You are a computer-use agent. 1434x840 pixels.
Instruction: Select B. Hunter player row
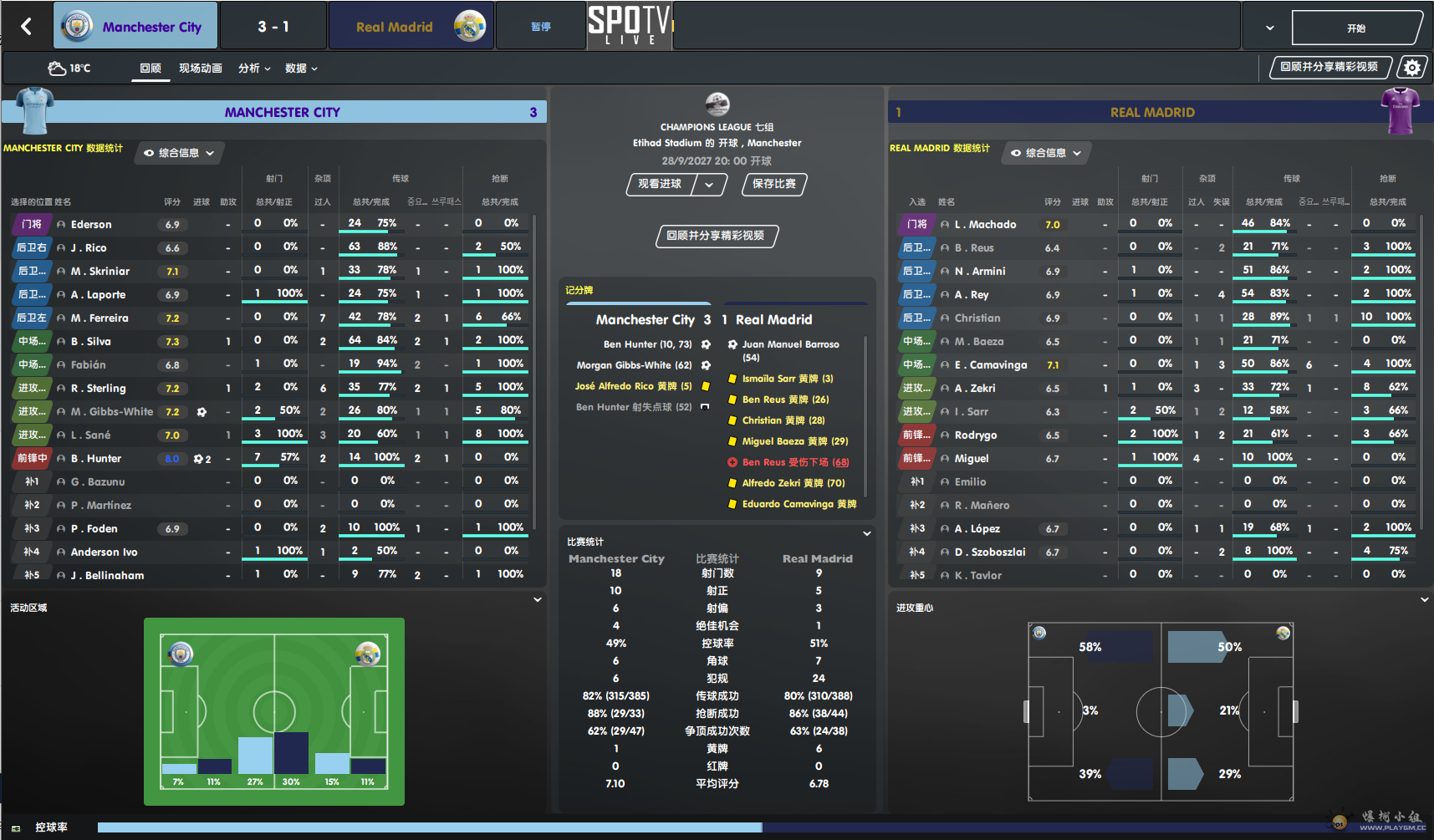tap(96, 459)
